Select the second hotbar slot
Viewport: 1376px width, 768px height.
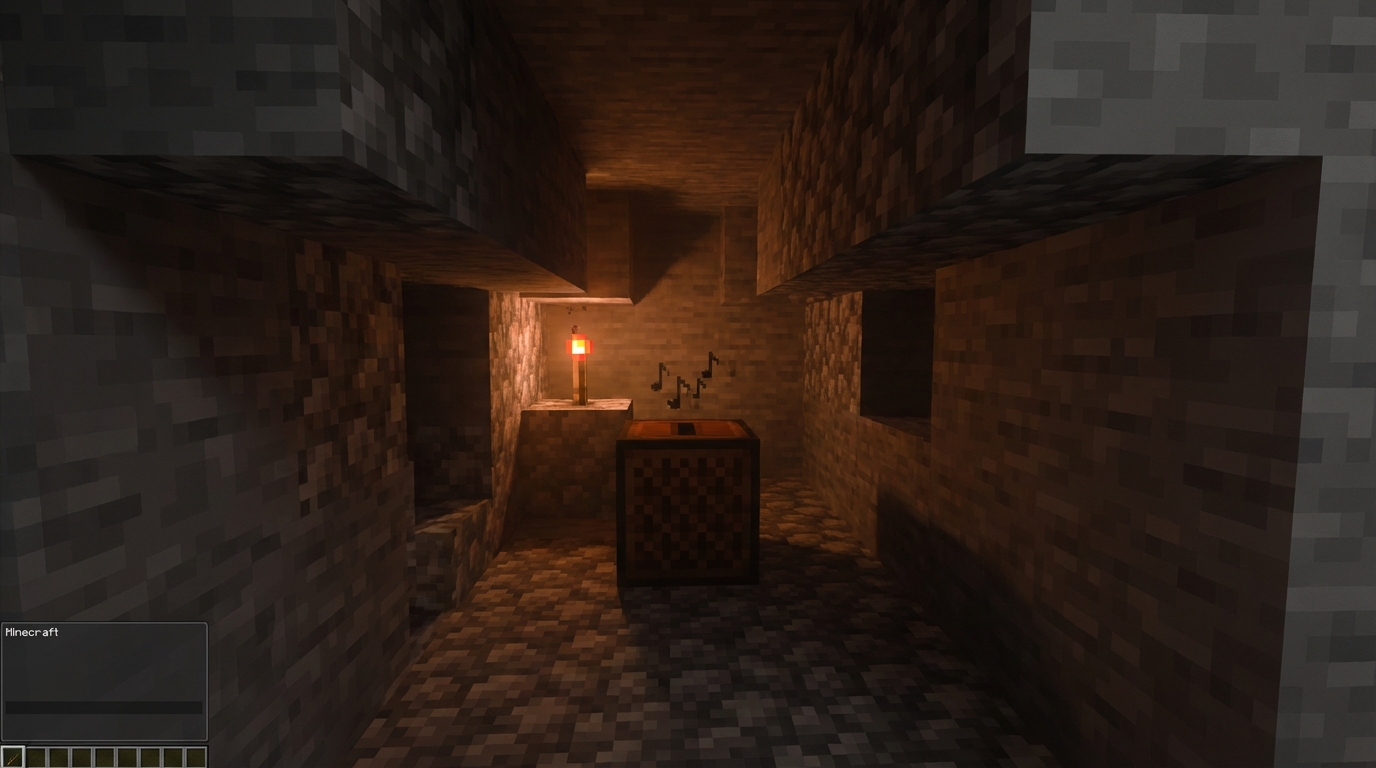(36, 757)
